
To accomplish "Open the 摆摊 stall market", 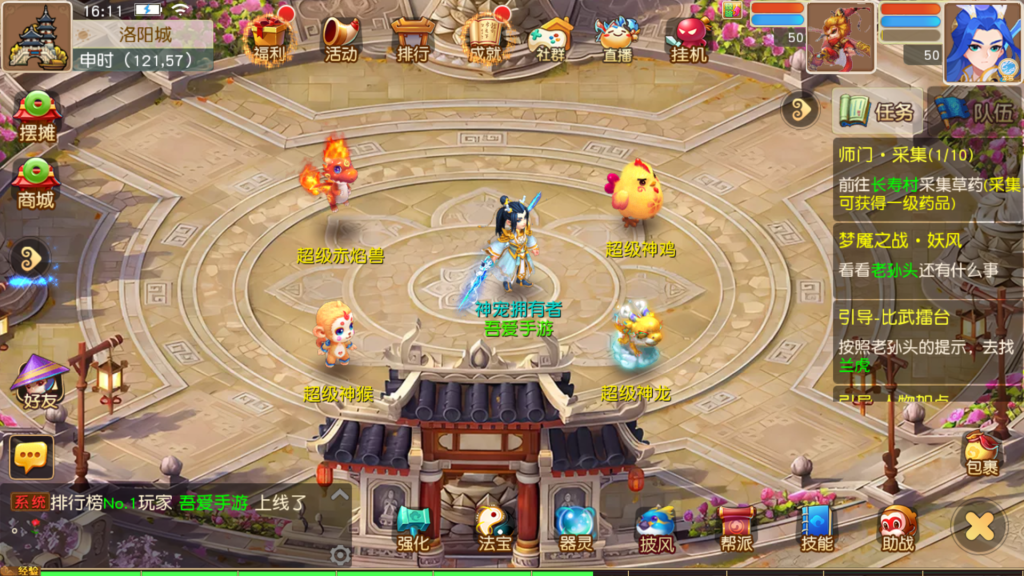I will point(37,118).
